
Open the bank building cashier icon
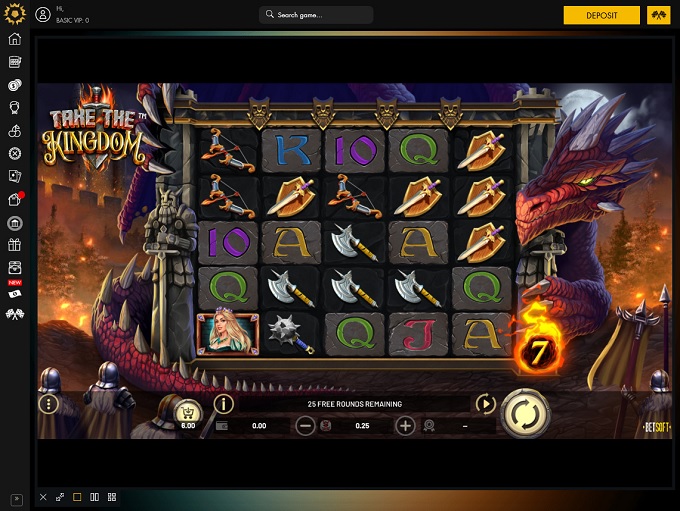pos(15,222)
